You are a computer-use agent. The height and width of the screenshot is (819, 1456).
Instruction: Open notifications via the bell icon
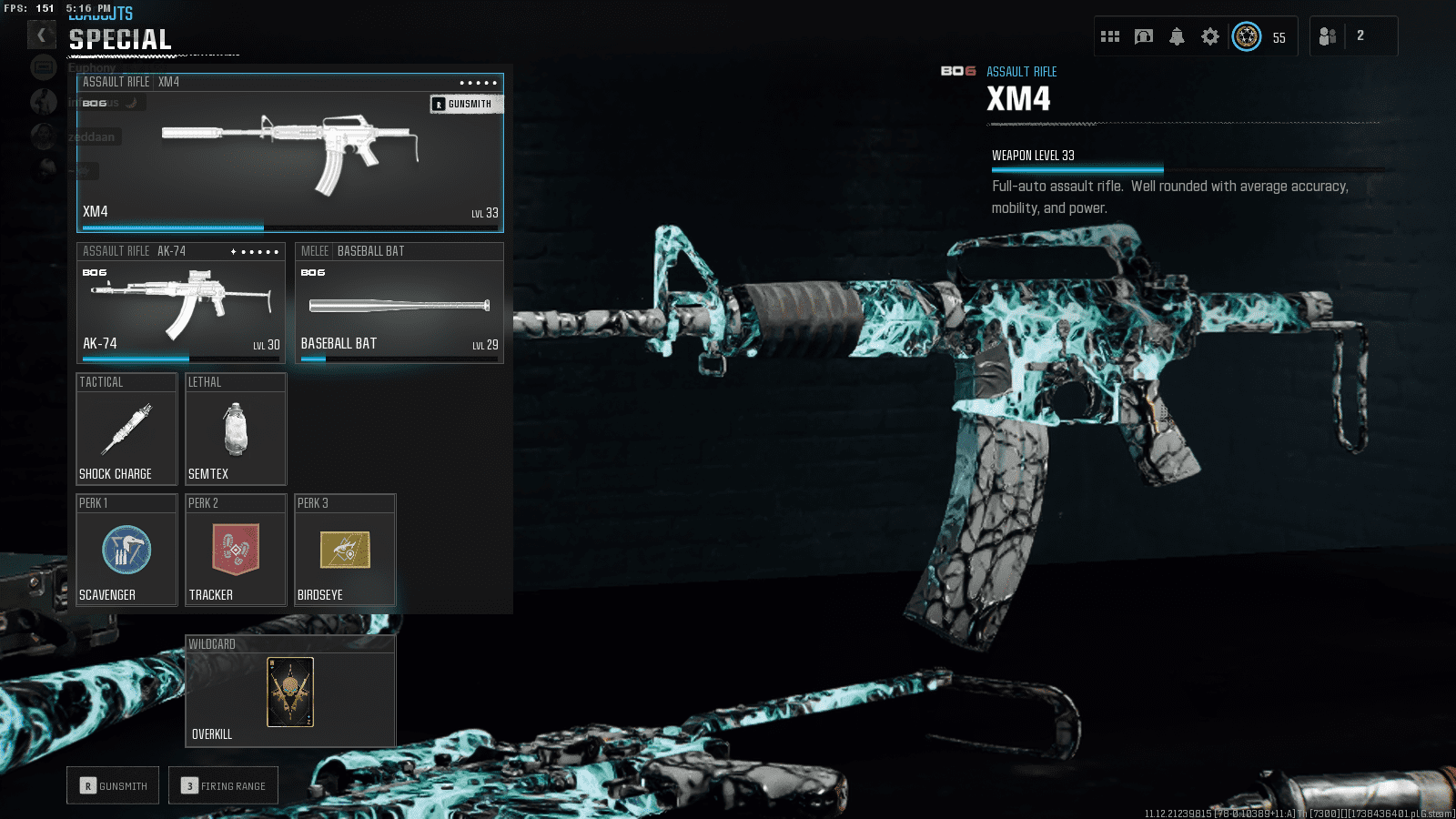point(1177,35)
